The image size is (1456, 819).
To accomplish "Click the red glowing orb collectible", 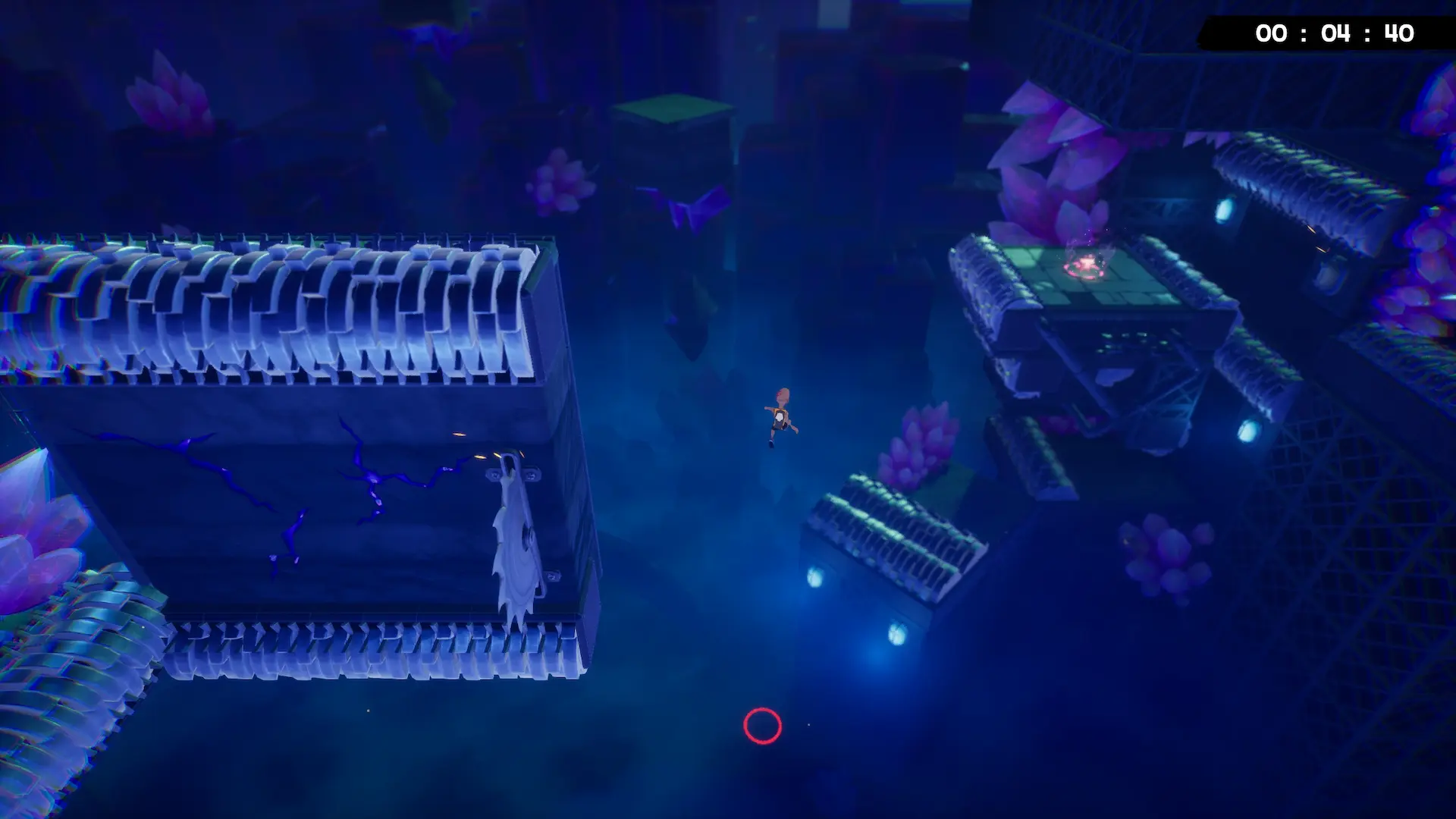I will (x=1084, y=265).
